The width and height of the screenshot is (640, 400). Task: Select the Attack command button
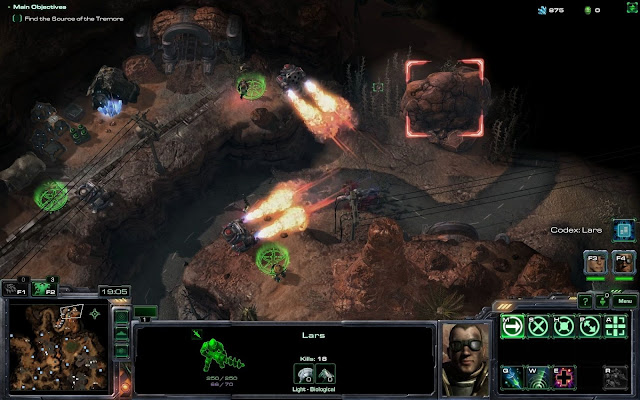(617, 326)
